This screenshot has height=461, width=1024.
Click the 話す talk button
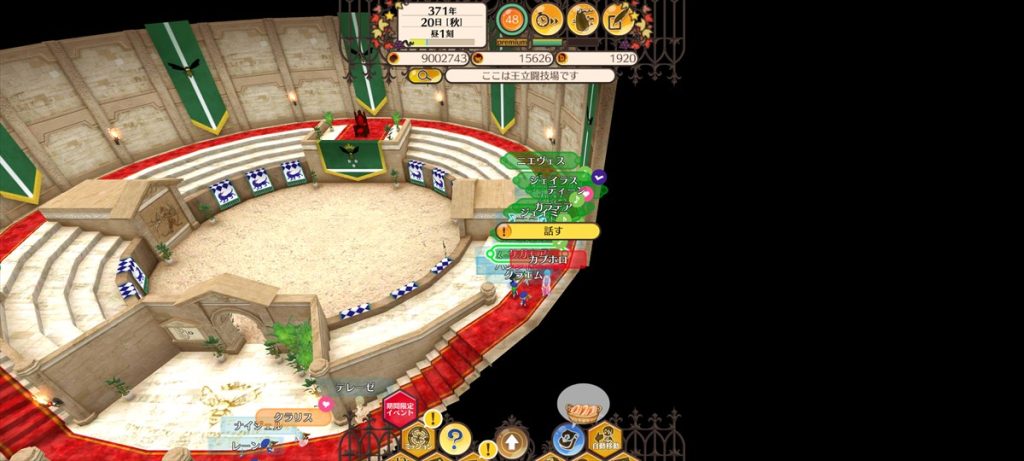click(x=547, y=231)
